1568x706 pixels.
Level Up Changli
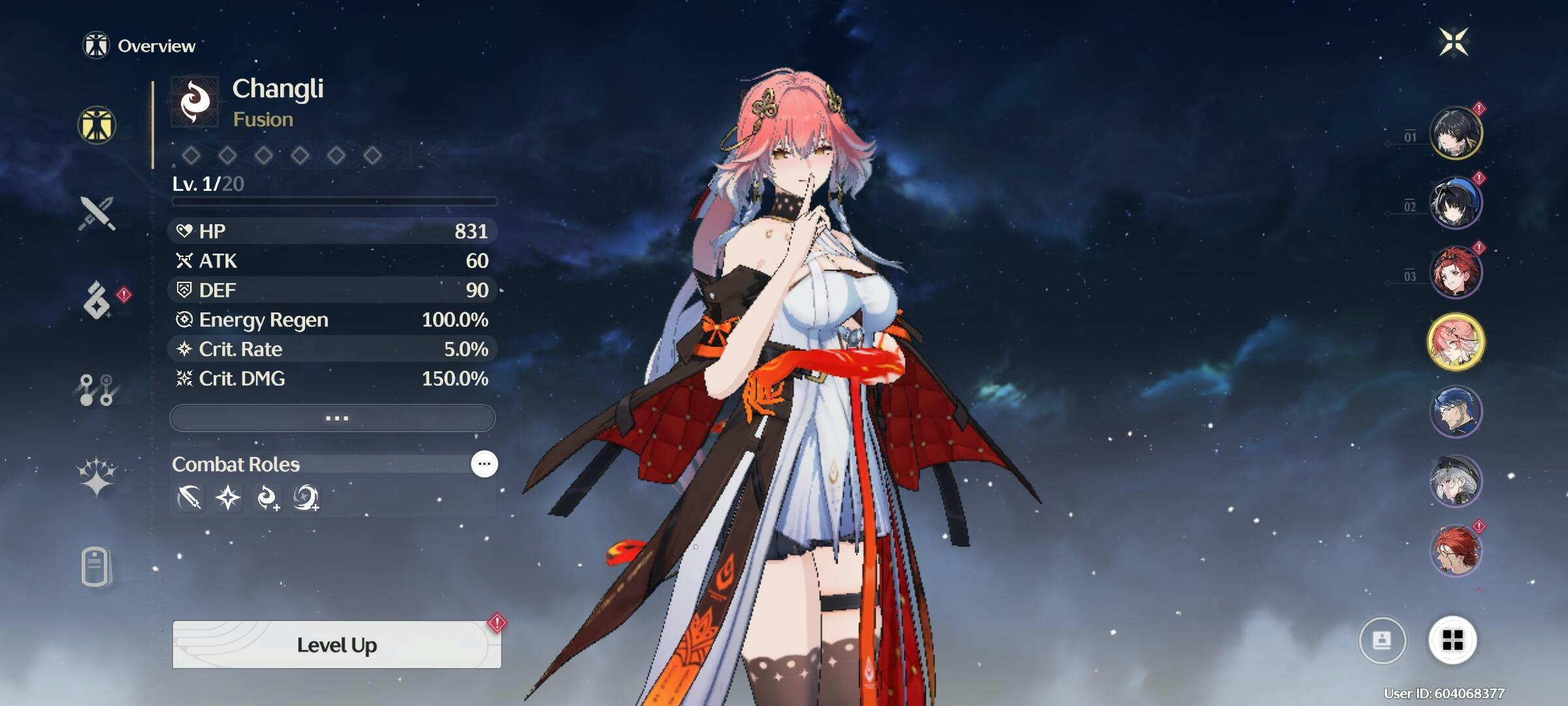click(336, 645)
